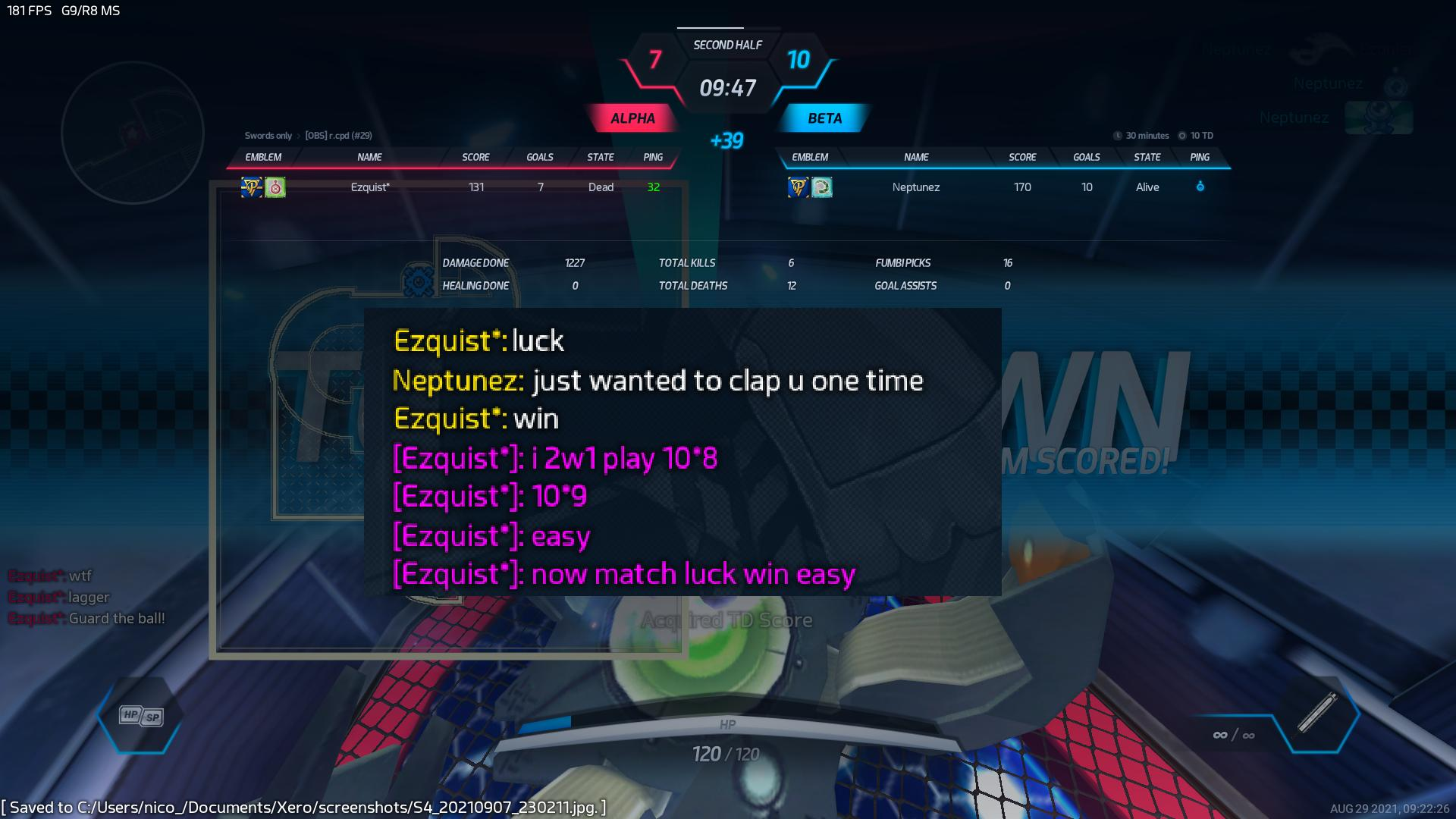The width and height of the screenshot is (1456, 819).
Task: Choose the ALPHA team label
Action: tap(632, 118)
